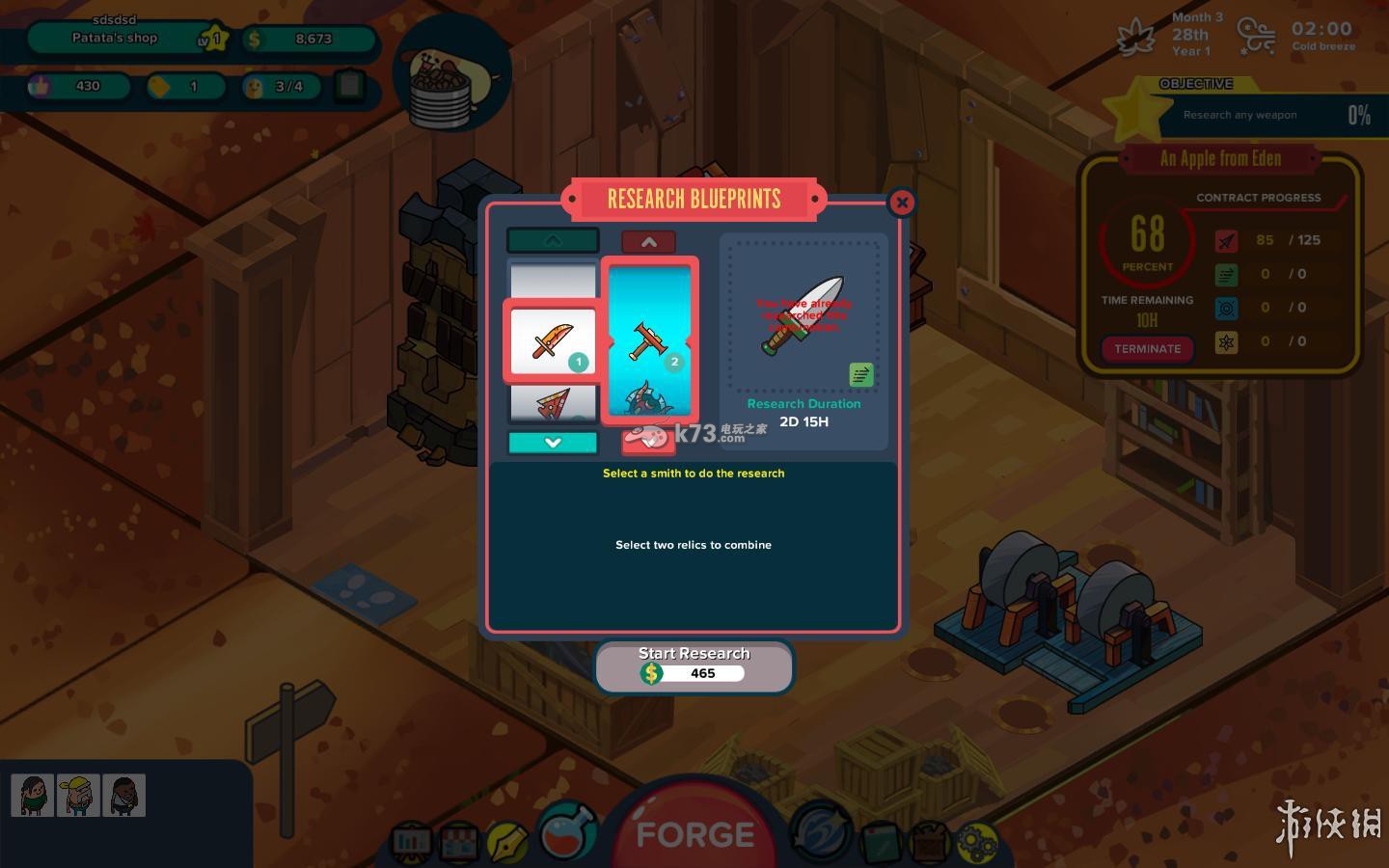Viewport: 1389px width, 868px height.
Task: Open the chart presentation board icon
Action: coord(412,843)
